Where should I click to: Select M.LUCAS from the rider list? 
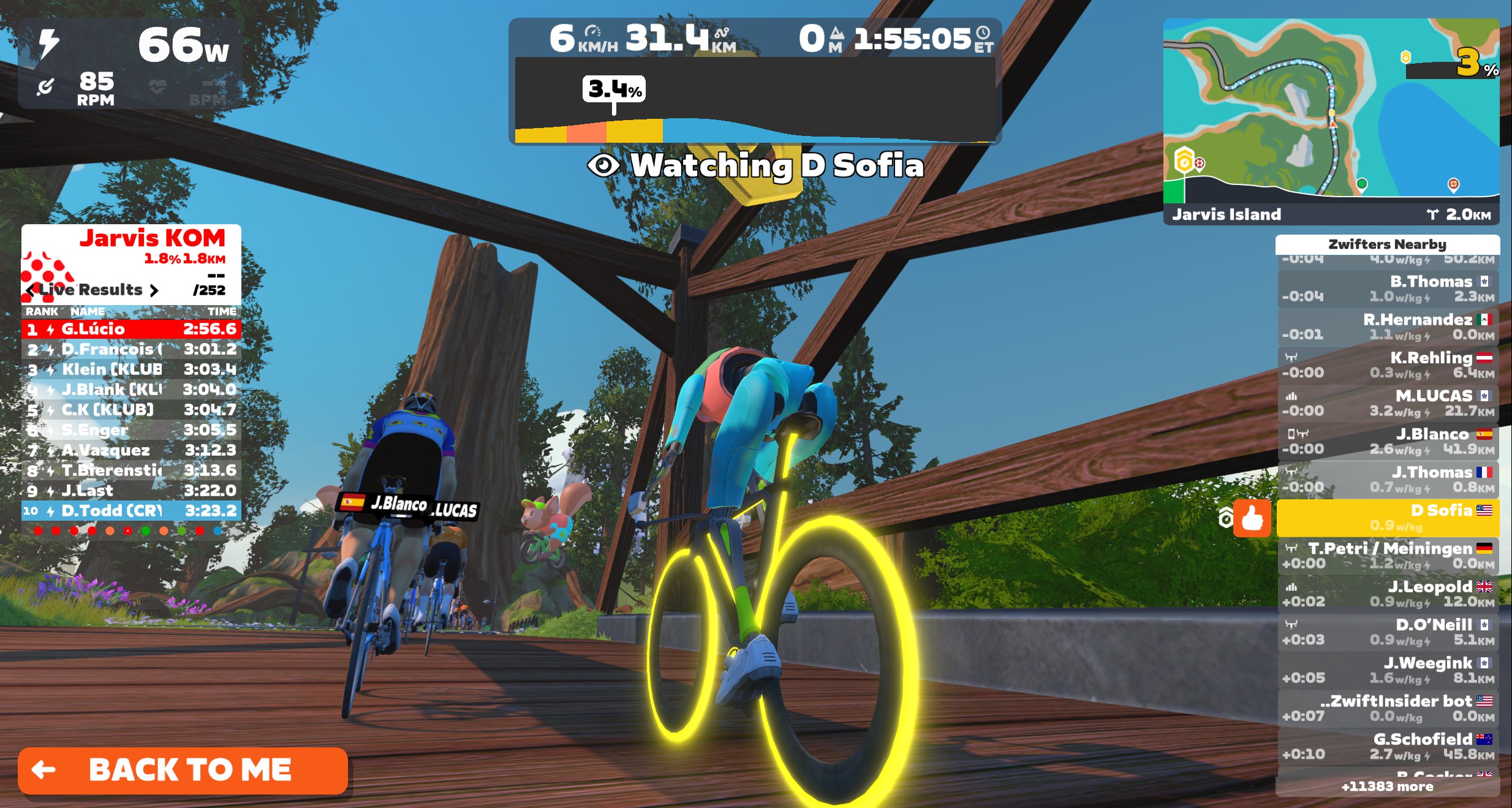(1388, 402)
